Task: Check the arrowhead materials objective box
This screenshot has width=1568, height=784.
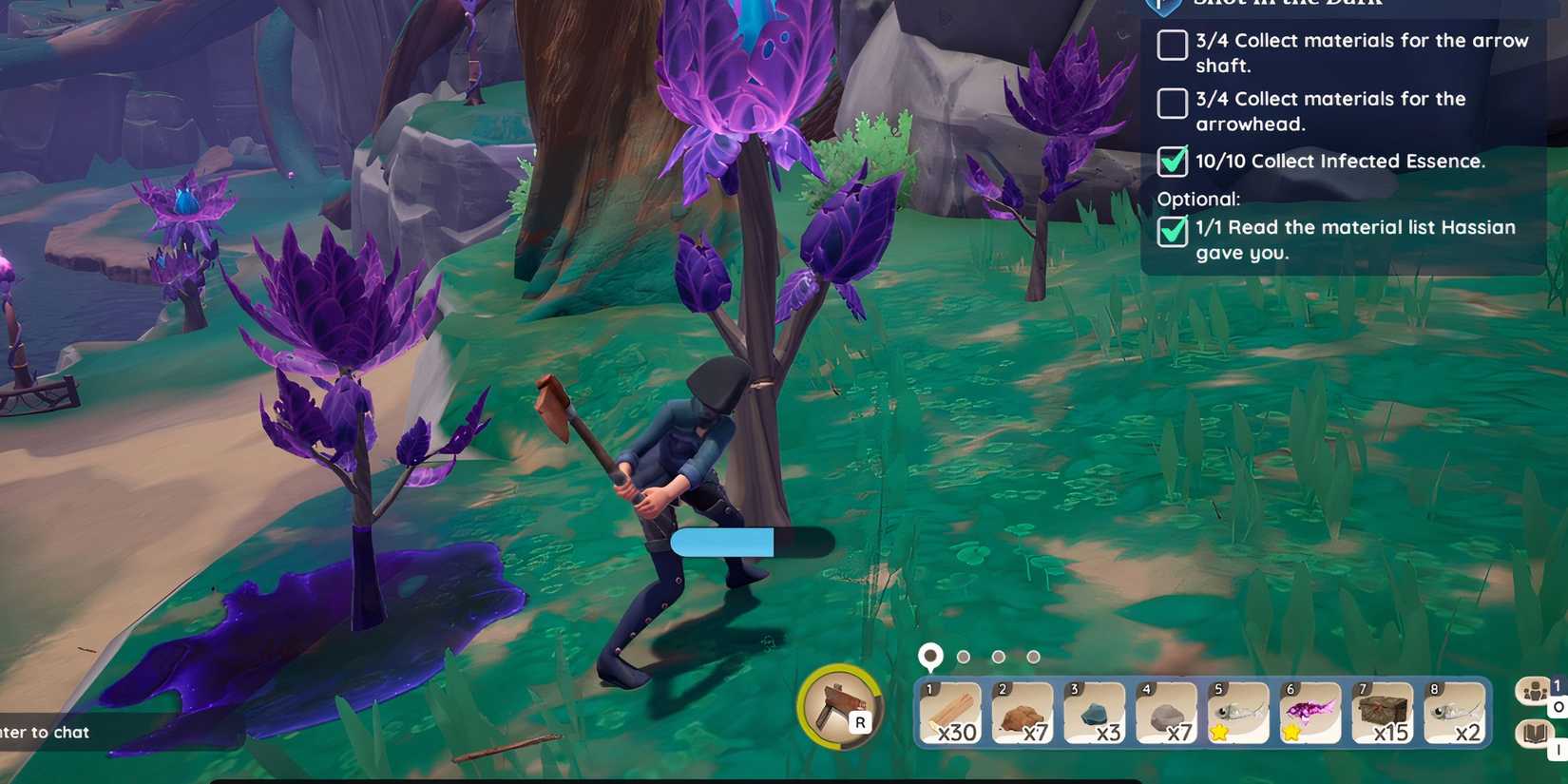Action: pyautogui.click(x=1172, y=105)
